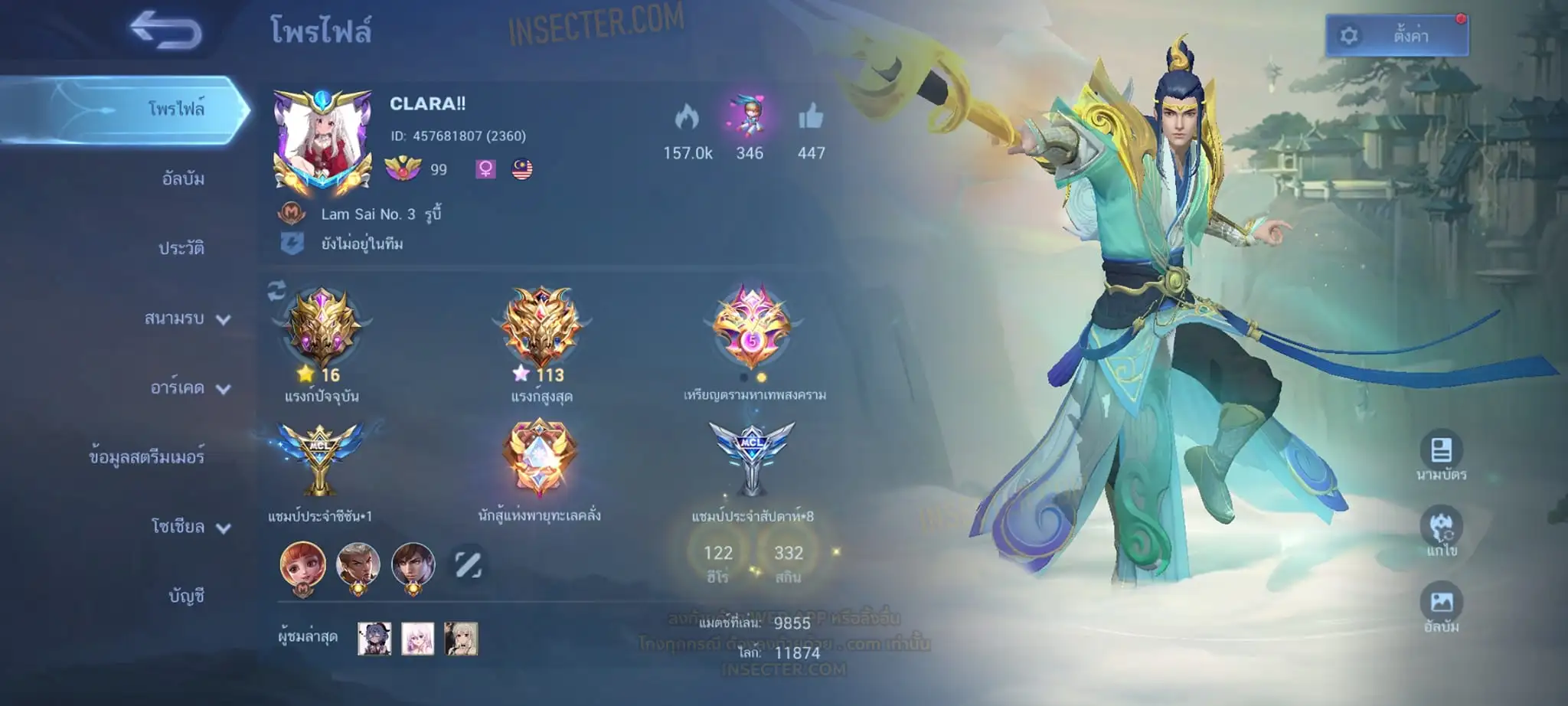The width and height of the screenshot is (1568, 706).
Task: Tap the flame popularity icon
Action: (687, 118)
